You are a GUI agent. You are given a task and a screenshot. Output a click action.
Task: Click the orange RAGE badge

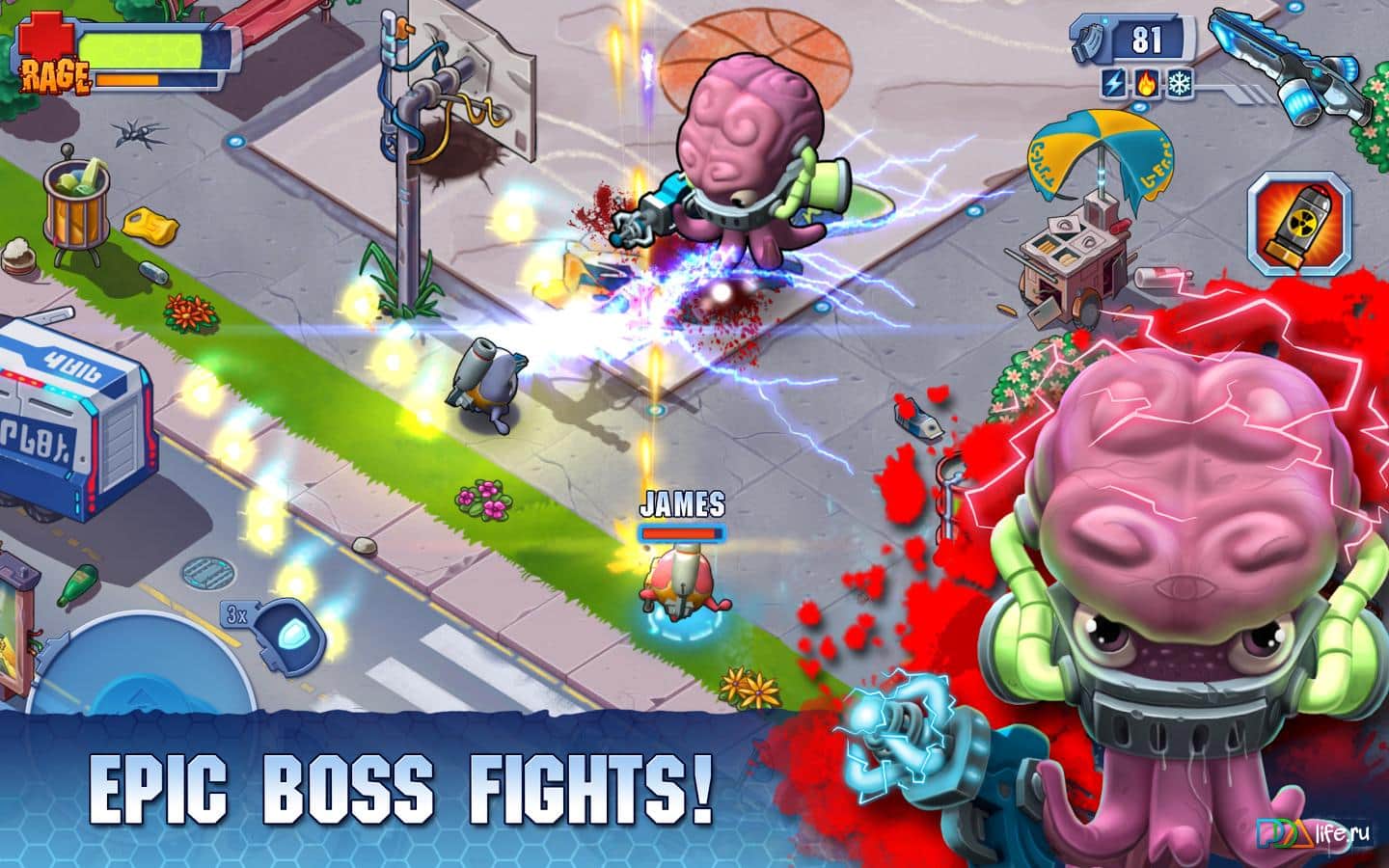coord(56,75)
